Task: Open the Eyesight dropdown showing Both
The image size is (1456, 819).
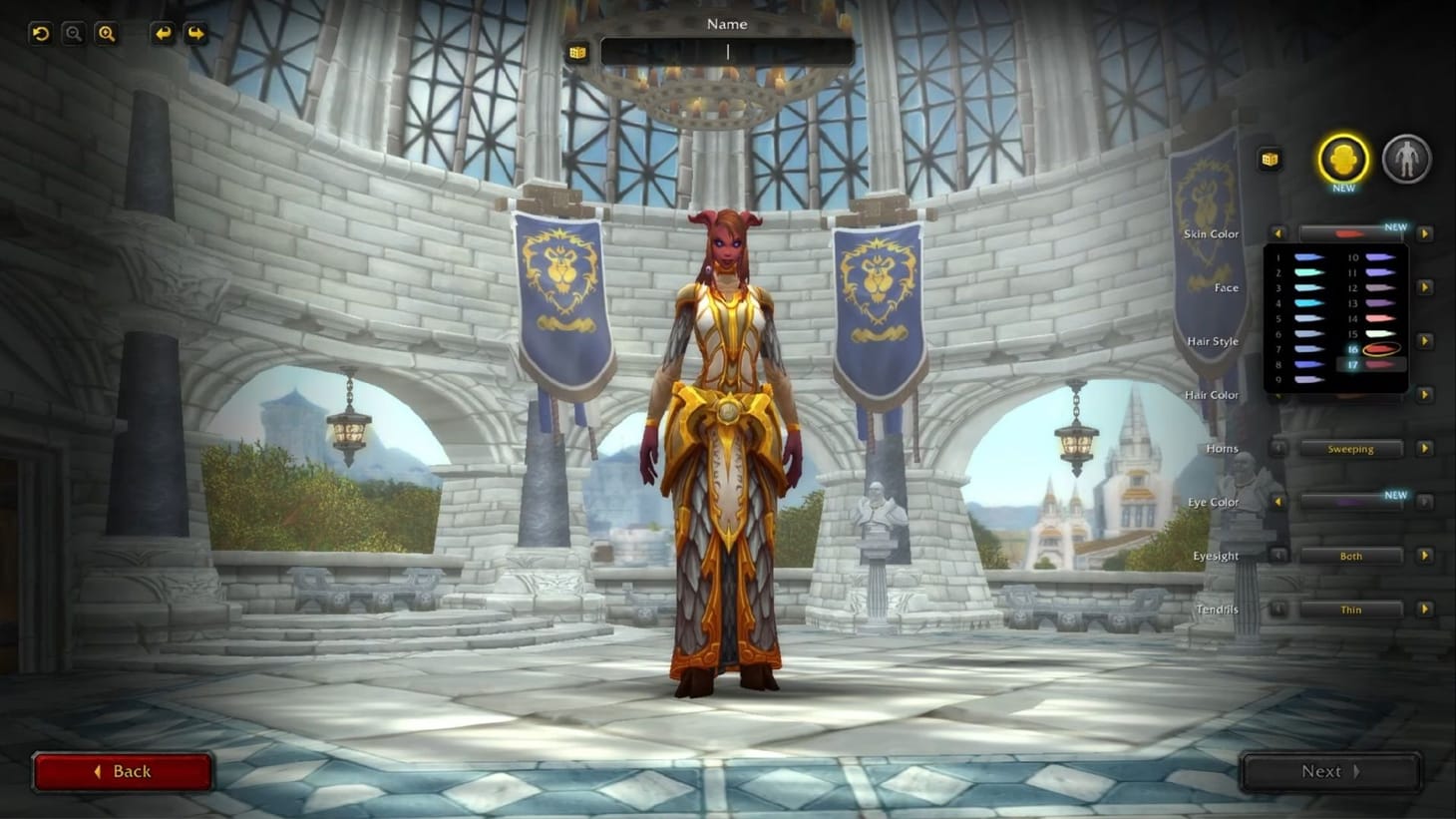Action: (x=1351, y=556)
